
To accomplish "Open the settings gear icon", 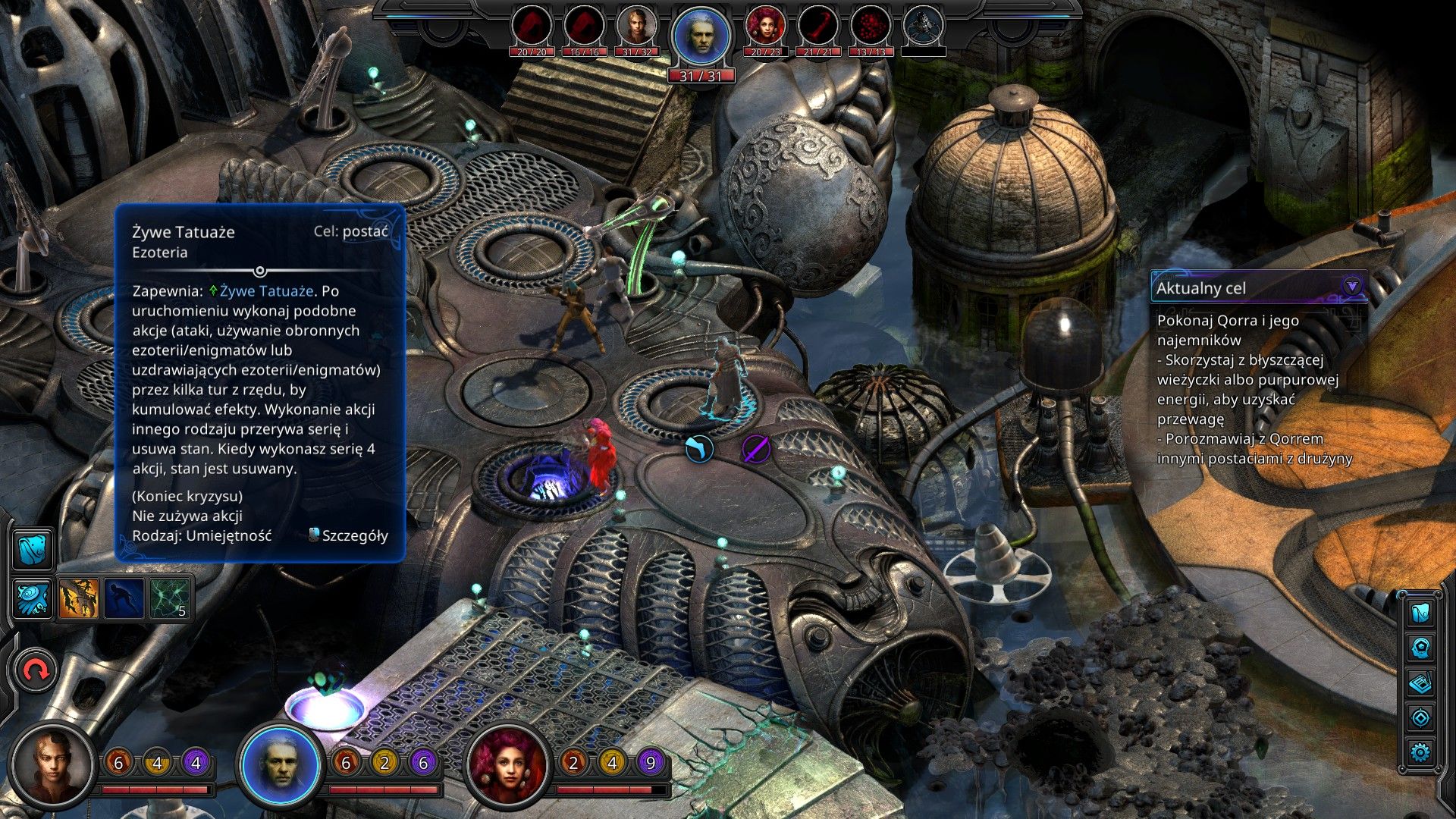I will [x=1420, y=752].
